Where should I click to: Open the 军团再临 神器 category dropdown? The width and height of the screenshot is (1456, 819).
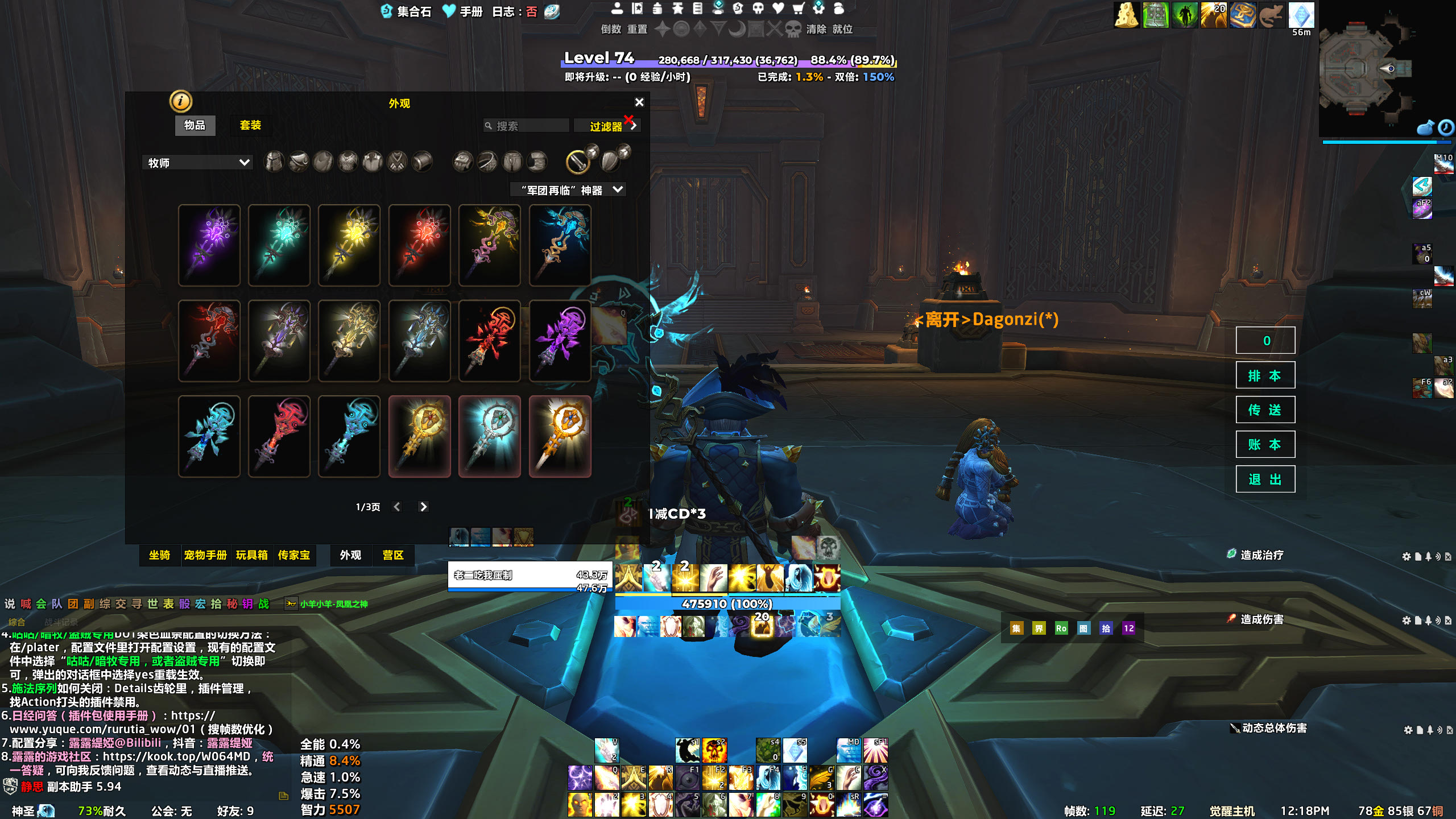click(x=569, y=190)
